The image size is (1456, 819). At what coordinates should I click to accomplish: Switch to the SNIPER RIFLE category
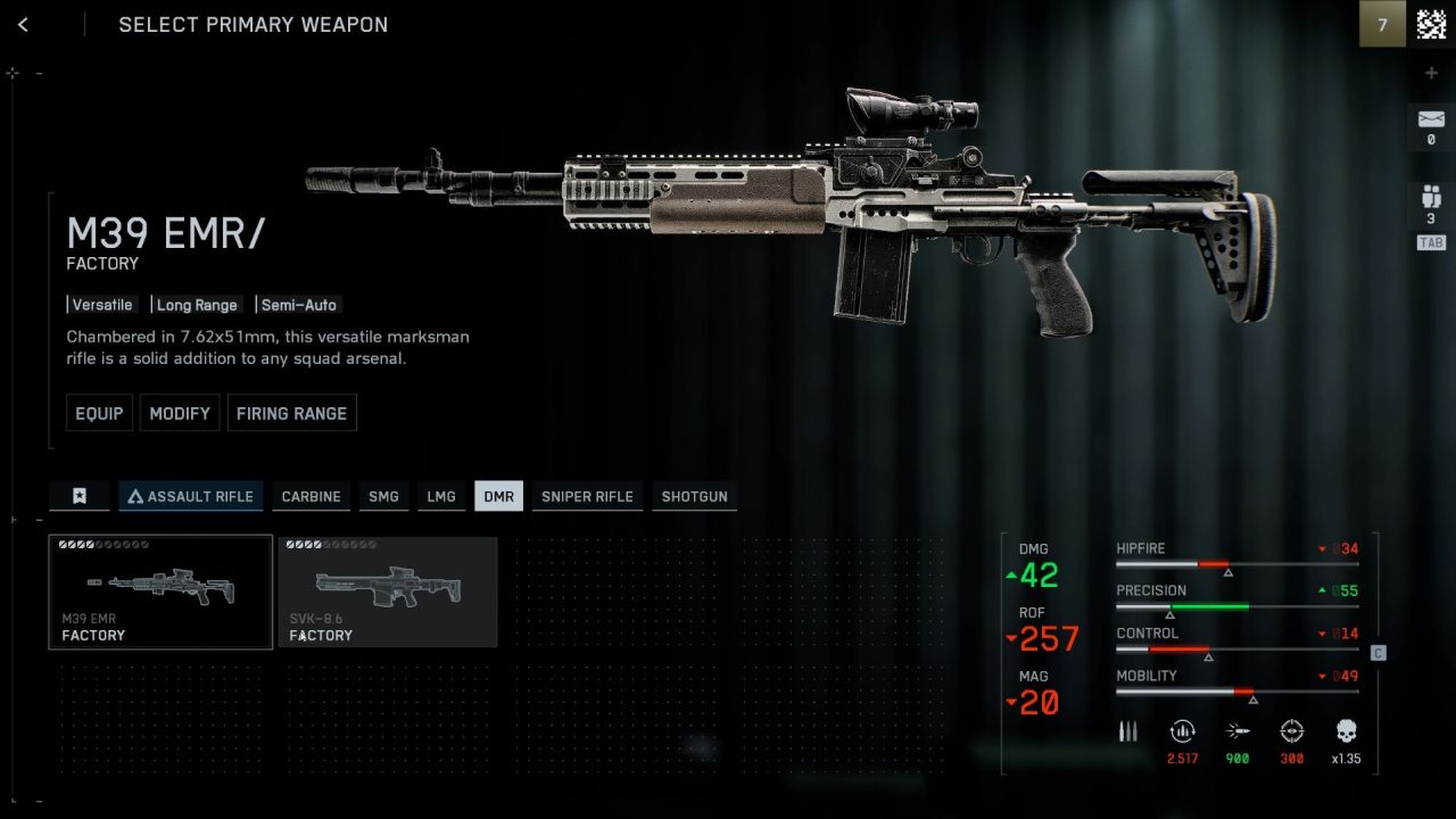click(x=587, y=496)
